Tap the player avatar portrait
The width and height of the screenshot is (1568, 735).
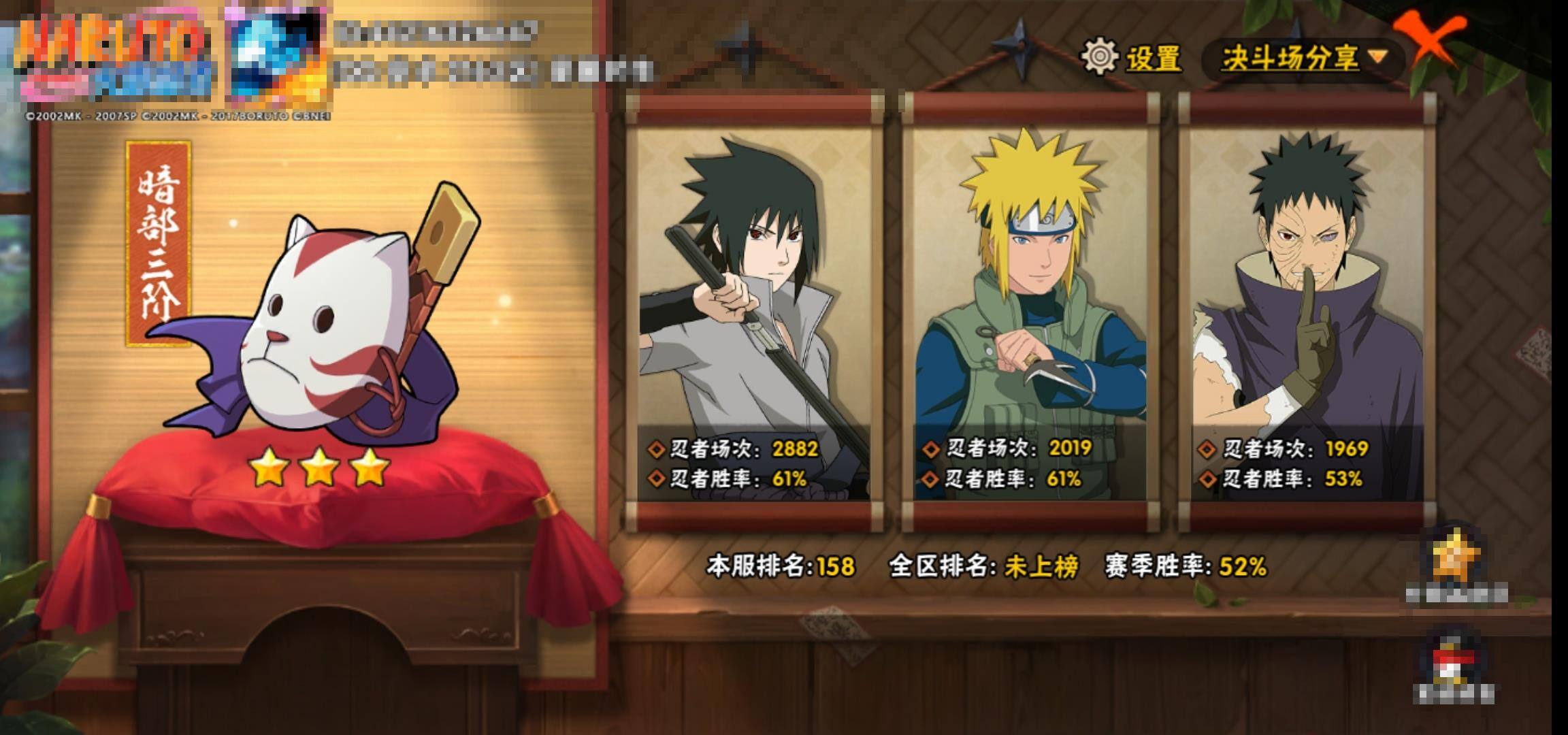tap(277, 58)
